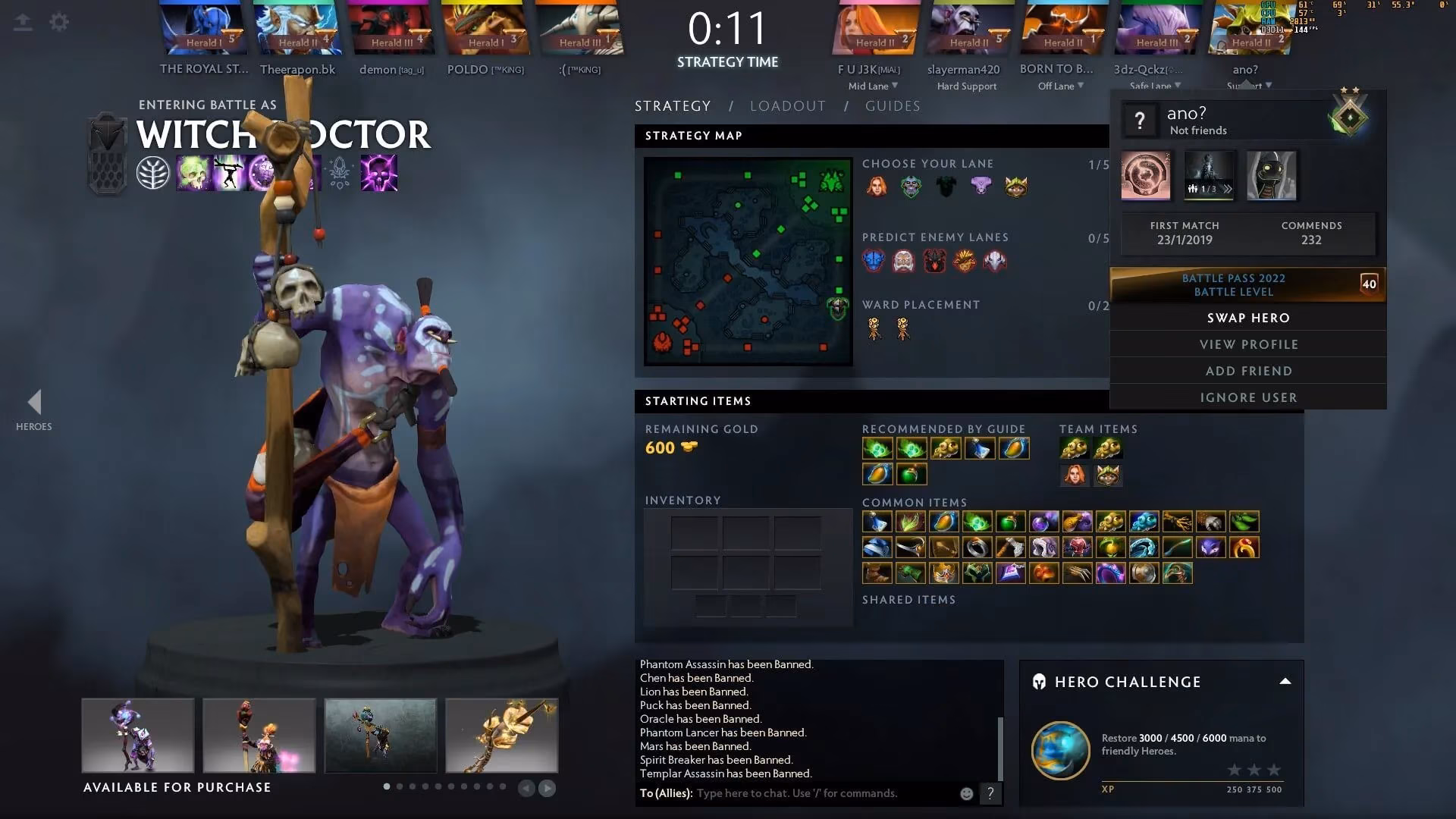1456x819 pixels.
Task: Click the settings gear in the top-left corner
Action: point(58,22)
